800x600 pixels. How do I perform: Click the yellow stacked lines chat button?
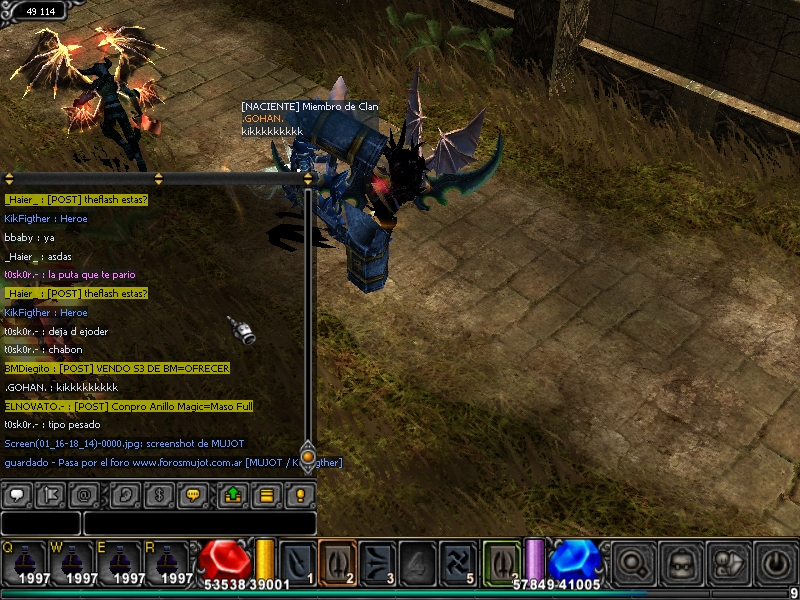click(266, 494)
